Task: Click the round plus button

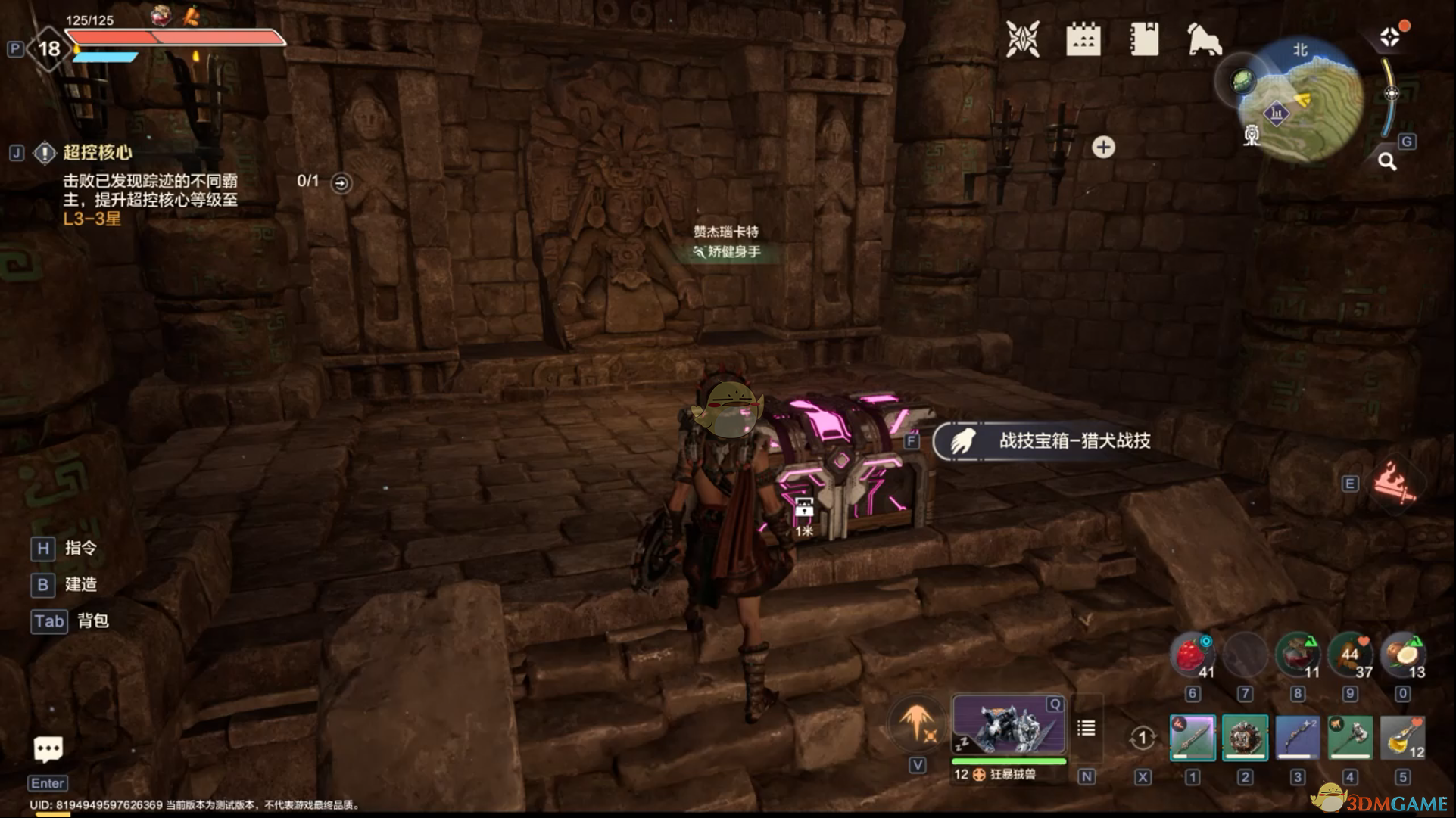Action: coord(1103,147)
